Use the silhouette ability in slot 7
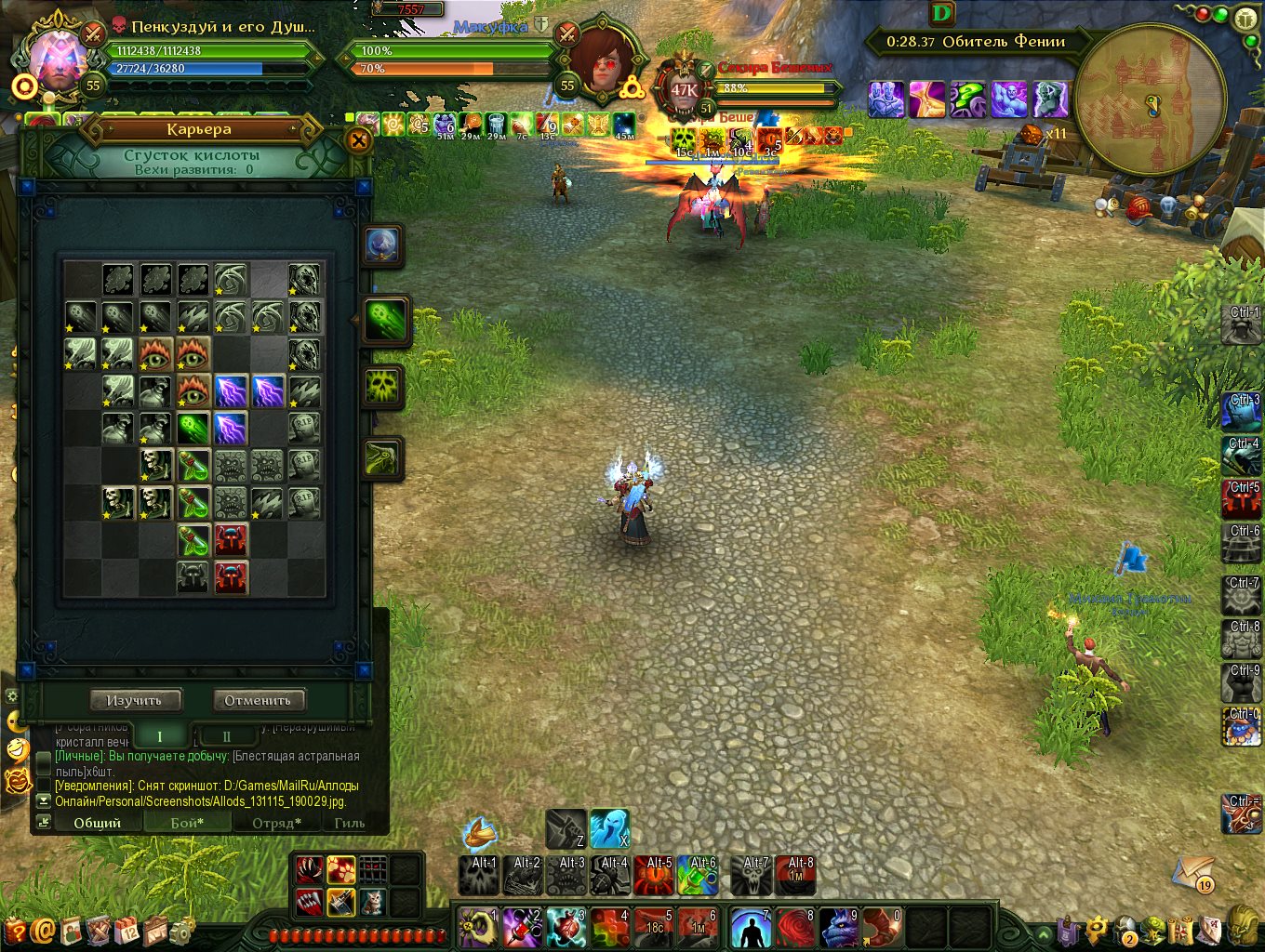This screenshot has height=952, width=1265. tap(751, 928)
